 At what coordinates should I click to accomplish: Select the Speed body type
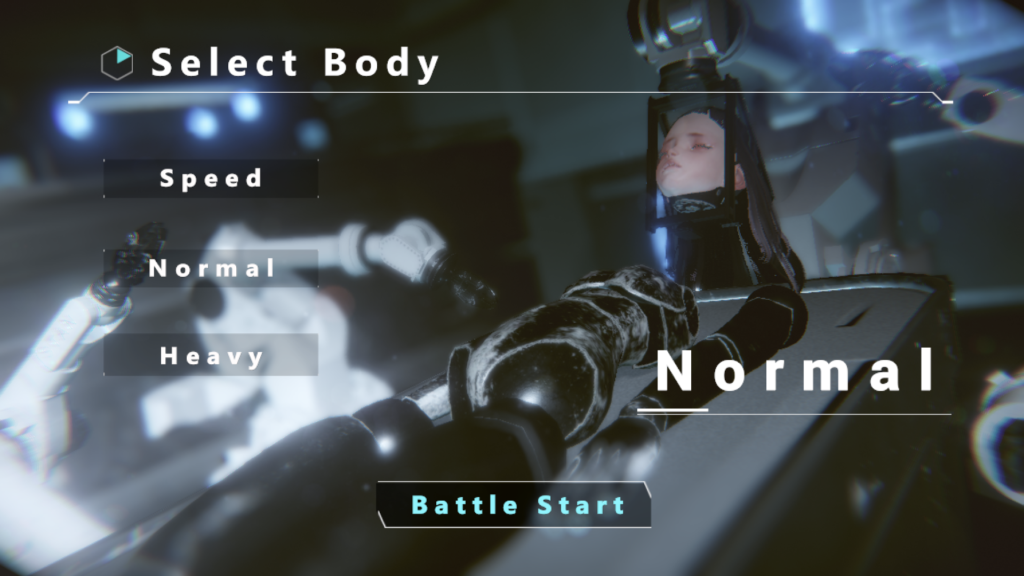(211, 178)
